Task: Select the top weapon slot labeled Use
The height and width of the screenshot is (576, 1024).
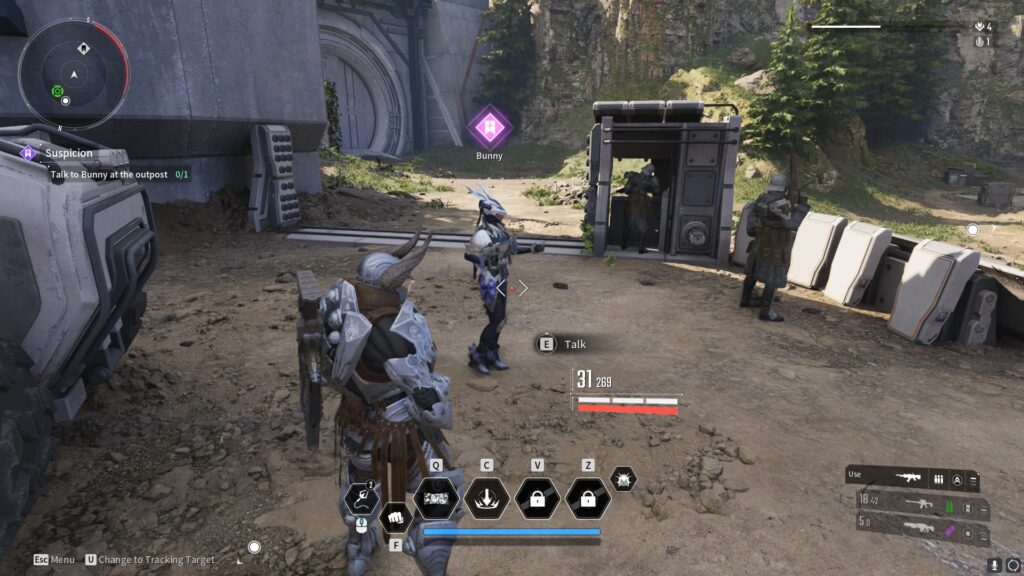Action: 912,479
